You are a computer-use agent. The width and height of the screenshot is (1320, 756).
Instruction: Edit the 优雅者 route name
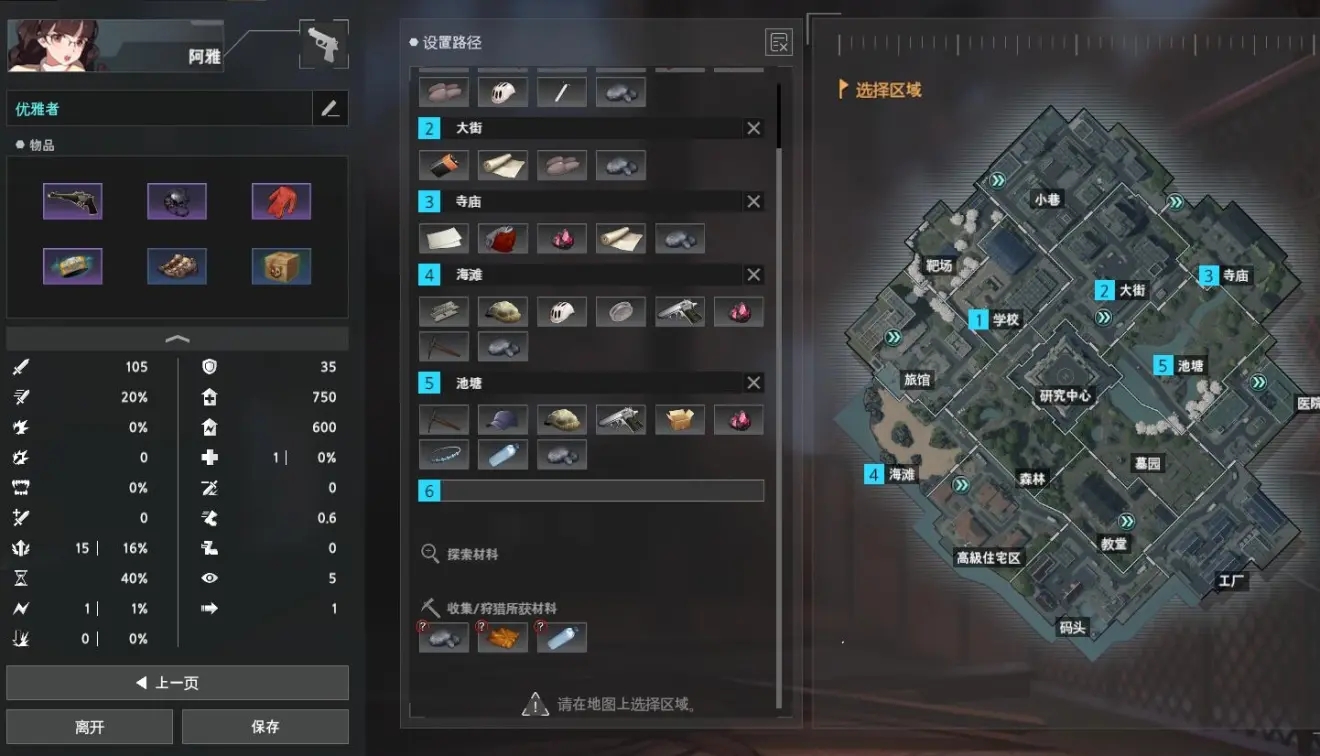330,109
